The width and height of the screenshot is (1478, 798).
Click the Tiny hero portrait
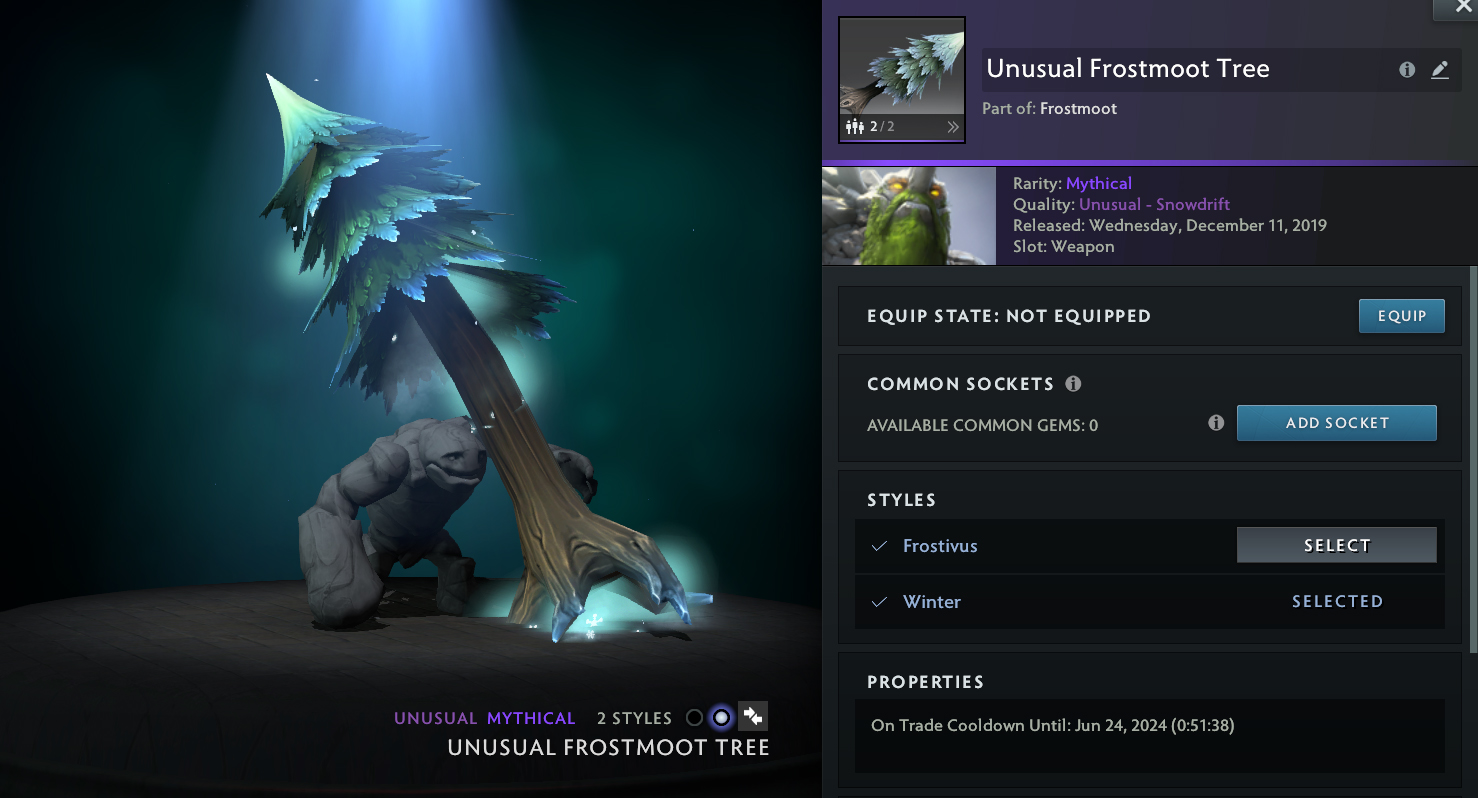click(908, 215)
